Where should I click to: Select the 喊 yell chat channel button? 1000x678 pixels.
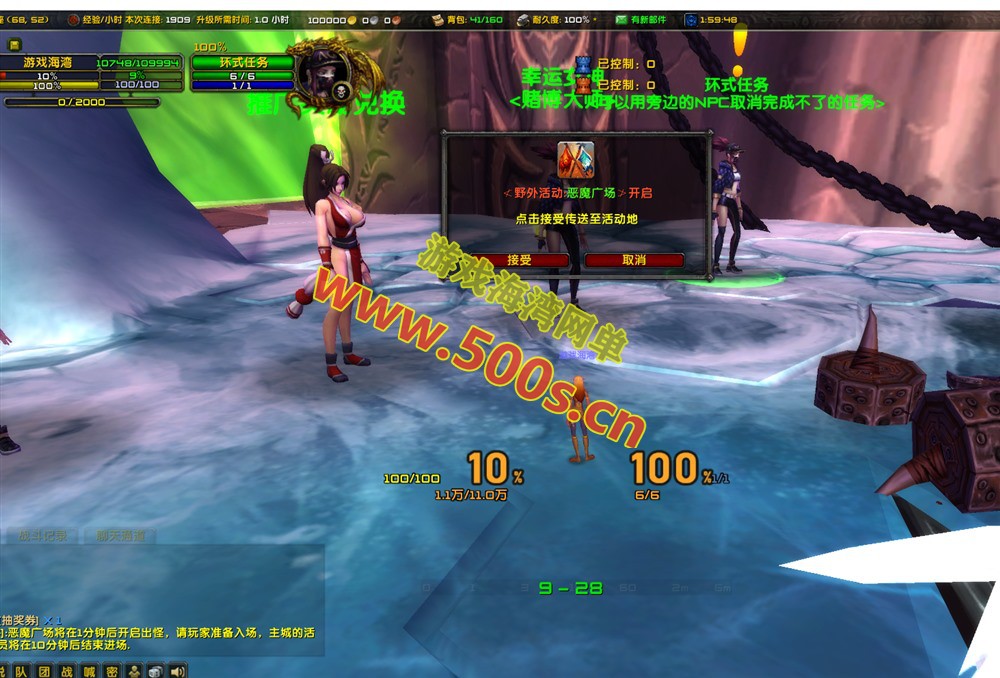click(x=89, y=671)
